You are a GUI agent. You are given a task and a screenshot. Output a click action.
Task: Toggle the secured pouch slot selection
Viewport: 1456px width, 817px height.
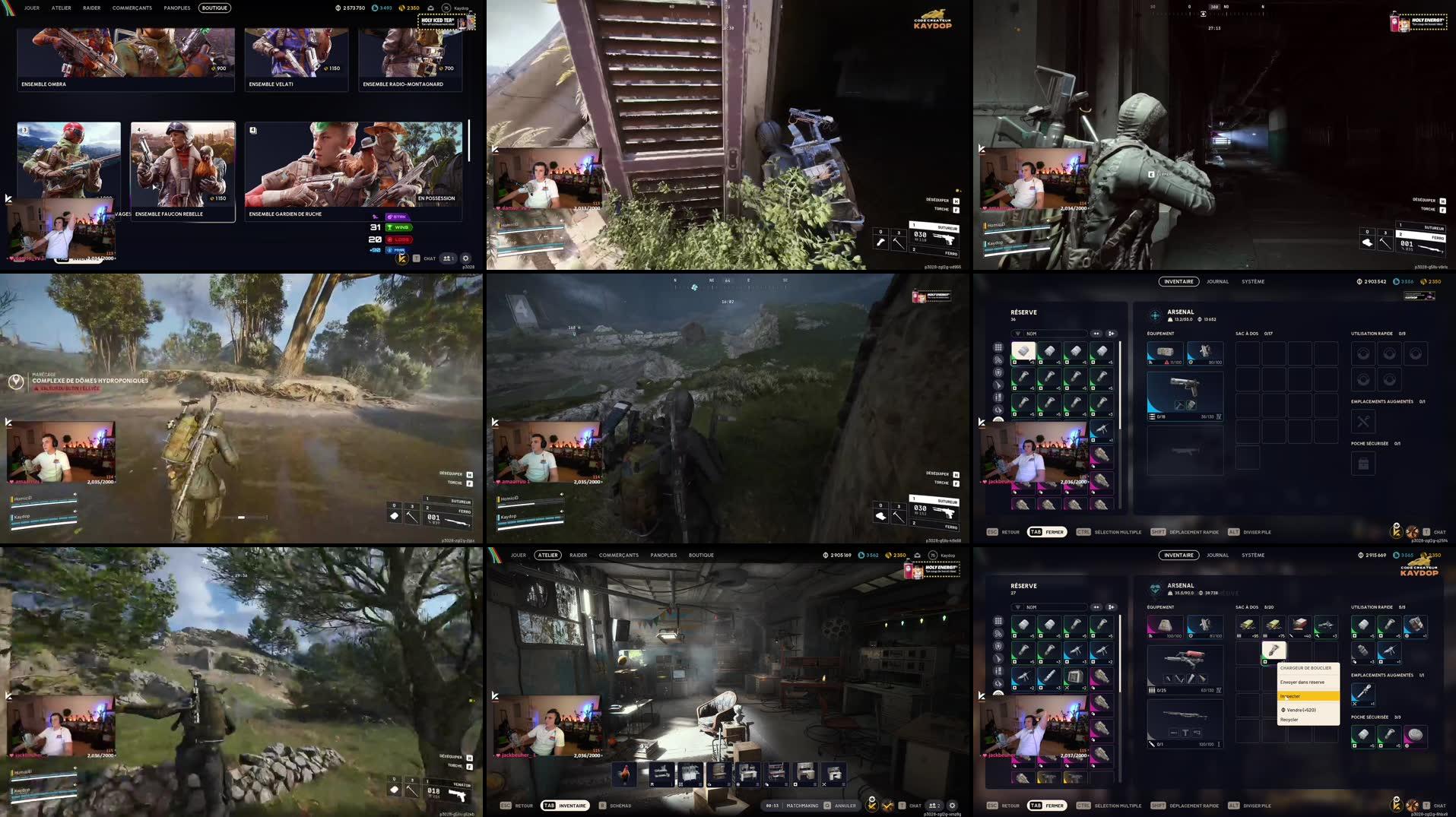(x=1362, y=464)
